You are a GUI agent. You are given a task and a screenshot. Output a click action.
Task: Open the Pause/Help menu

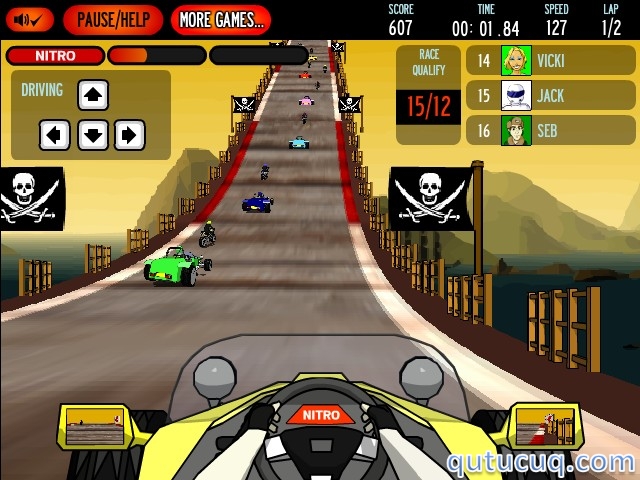(x=113, y=19)
